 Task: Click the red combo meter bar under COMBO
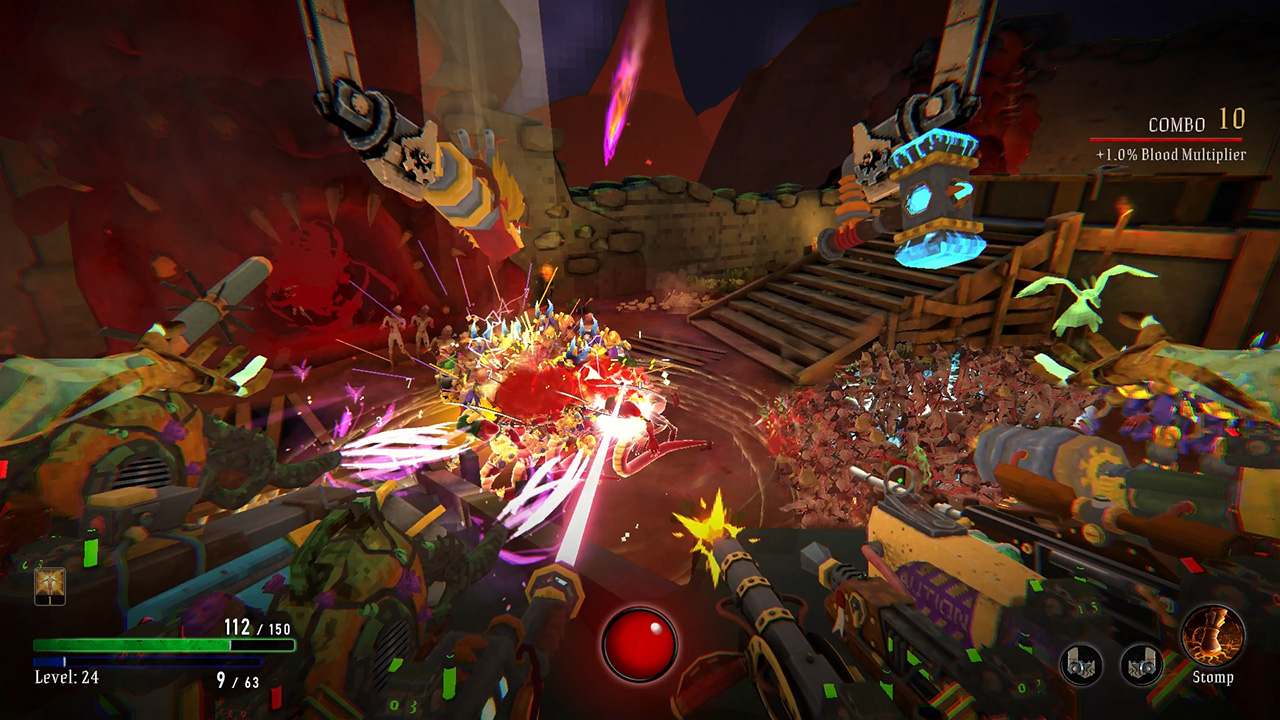pos(1168,139)
